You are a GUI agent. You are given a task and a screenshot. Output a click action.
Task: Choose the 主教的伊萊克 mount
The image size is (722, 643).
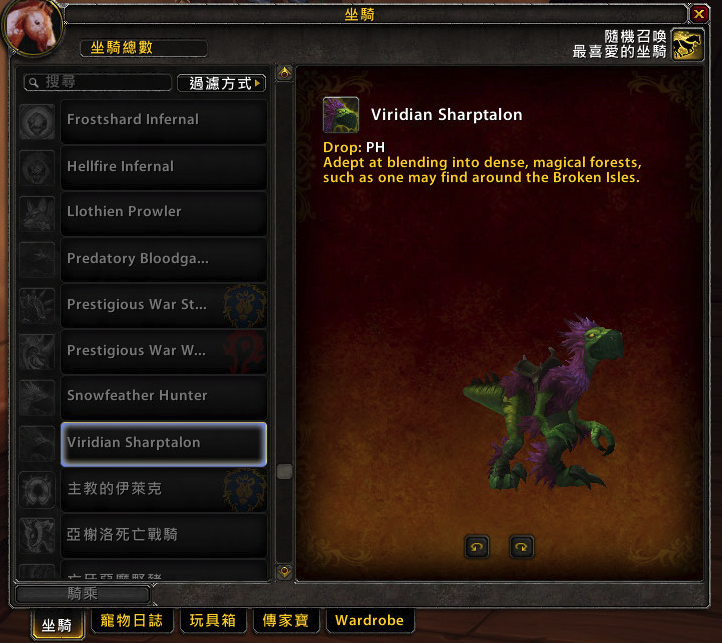tap(164, 489)
